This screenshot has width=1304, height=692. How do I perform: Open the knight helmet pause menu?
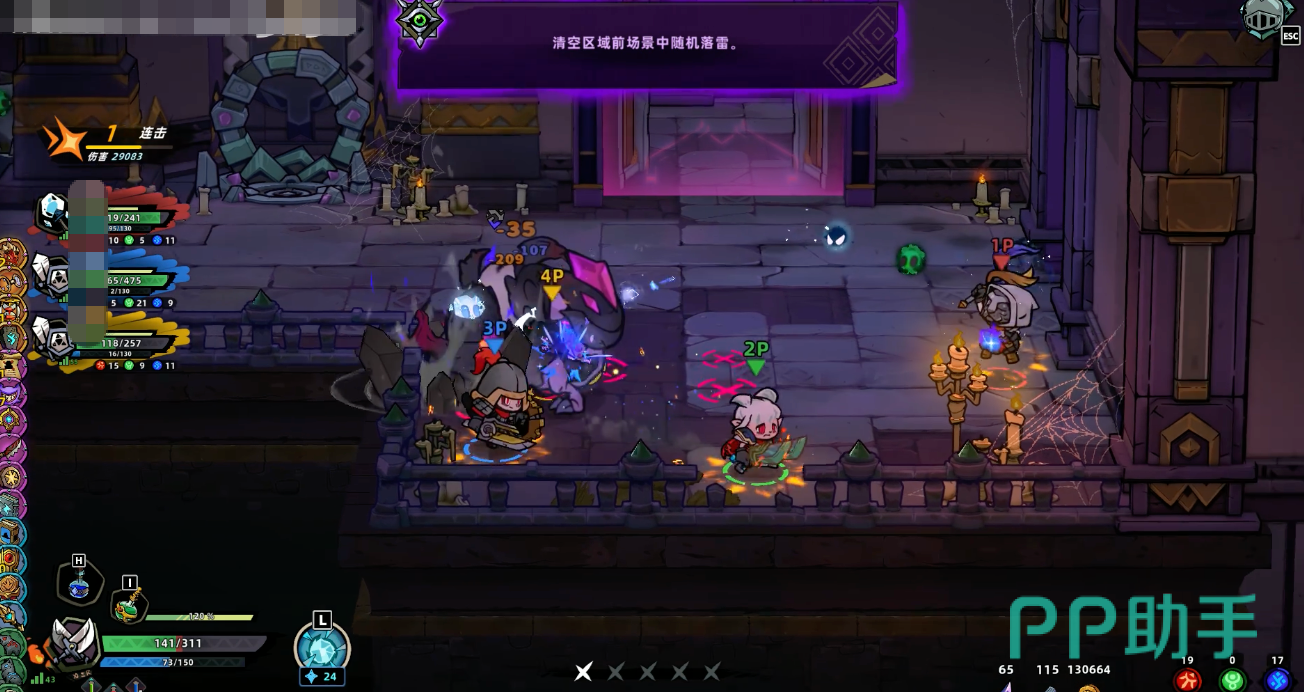pos(1263,18)
